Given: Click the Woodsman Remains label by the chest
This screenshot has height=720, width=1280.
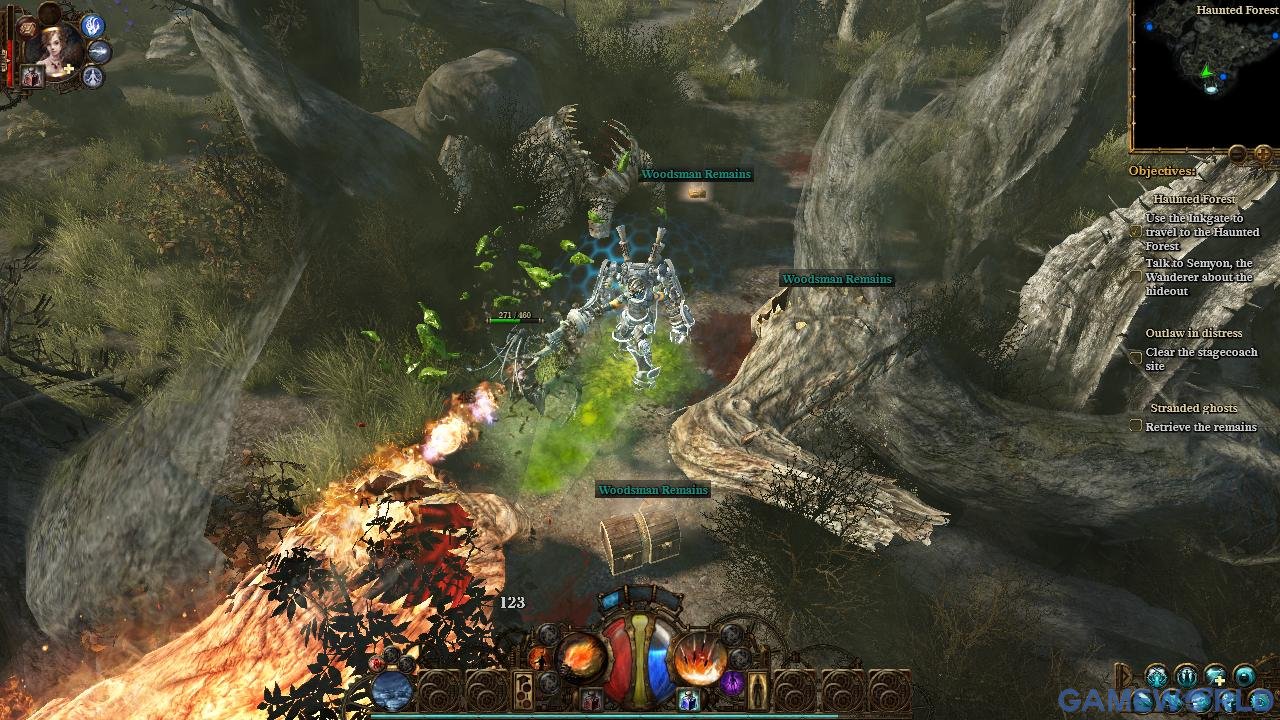Looking at the screenshot, I should (x=653, y=490).
